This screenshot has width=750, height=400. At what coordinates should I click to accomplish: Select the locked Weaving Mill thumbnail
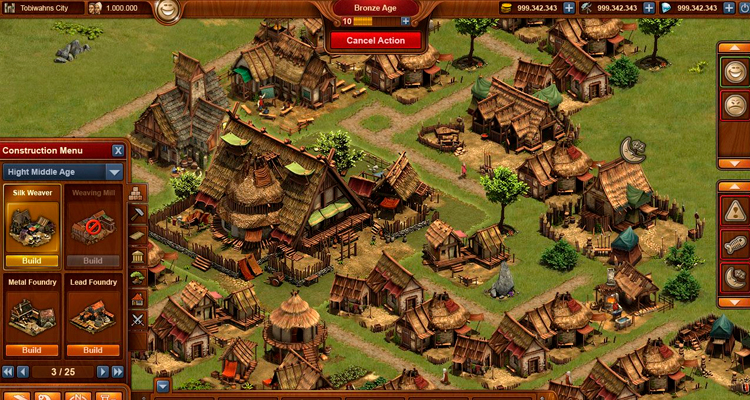coord(93,225)
